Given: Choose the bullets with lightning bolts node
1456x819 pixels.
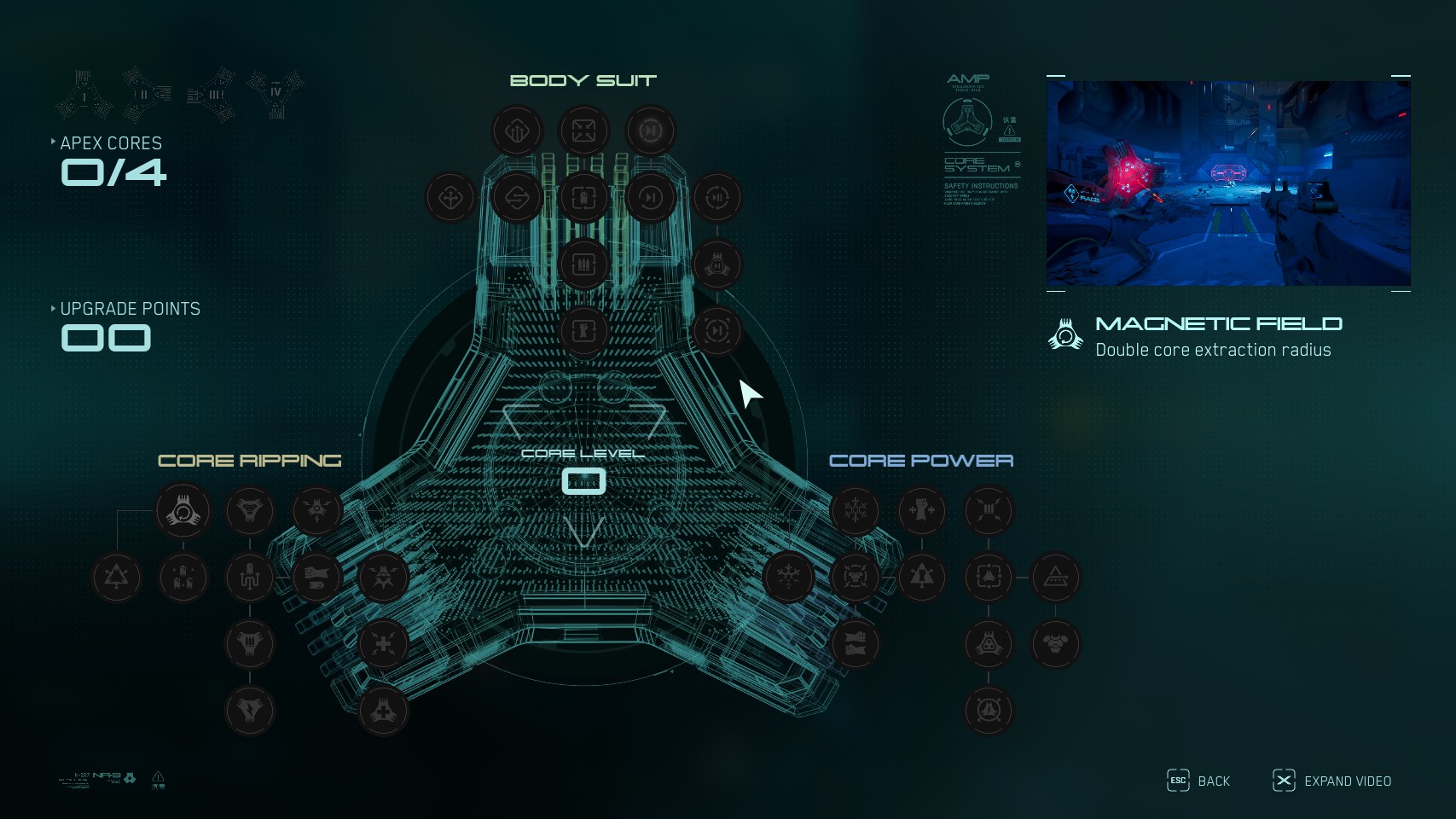Looking at the screenshot, I should coord(989,511).
